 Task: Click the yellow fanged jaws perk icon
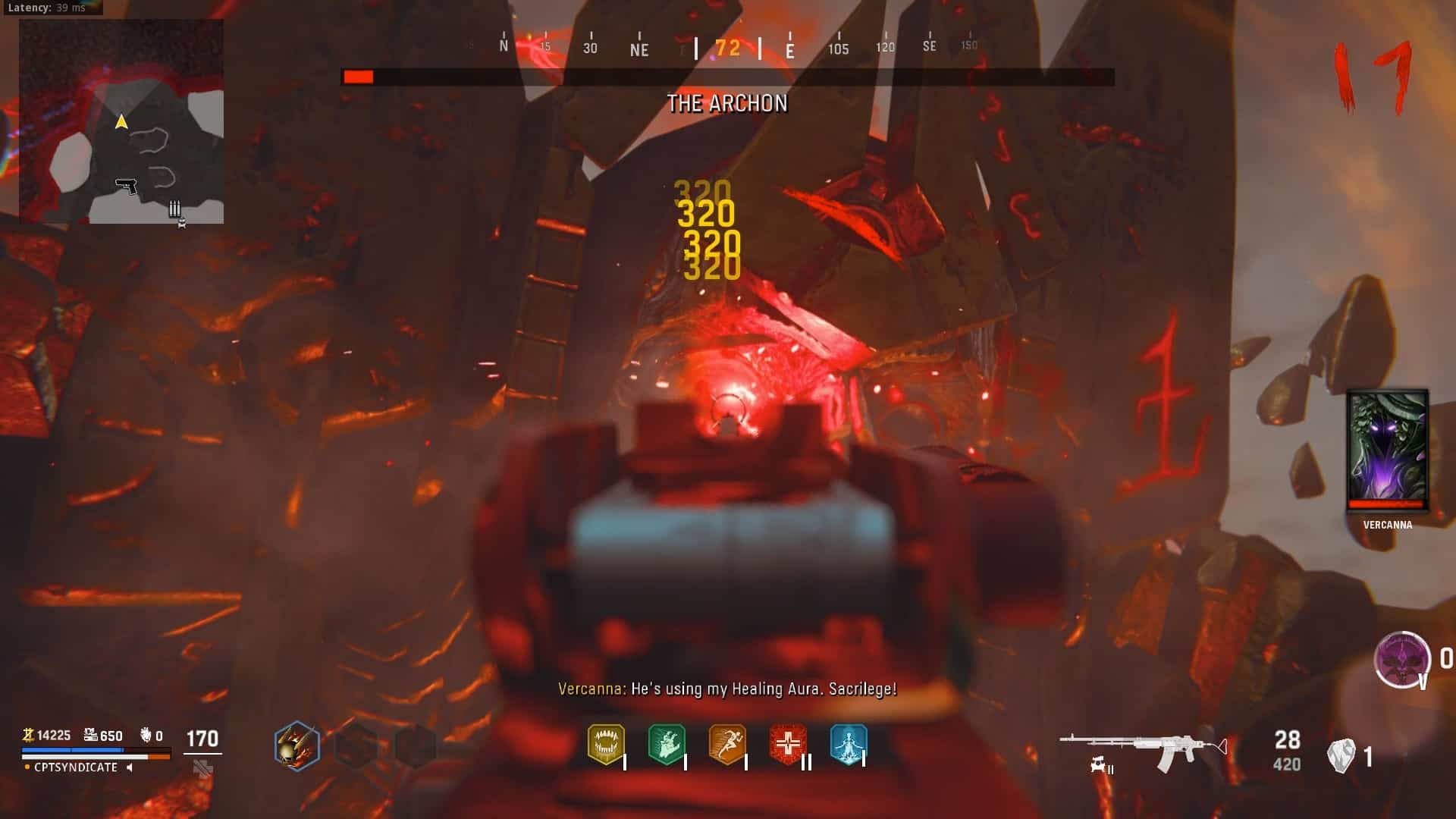(606, 744)
